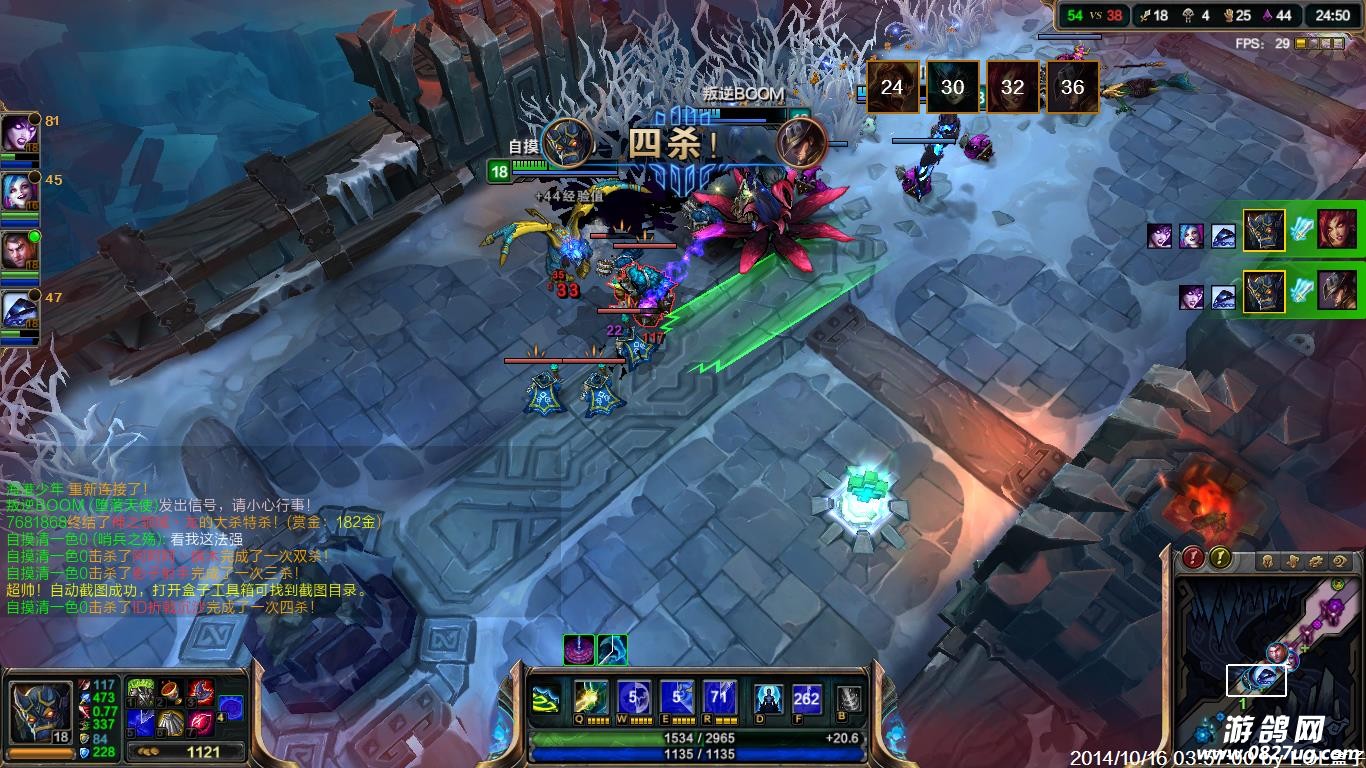Select the green passive ability icon
The height and width of the screenshot is (768, 1366).
[x=547, y=699]
